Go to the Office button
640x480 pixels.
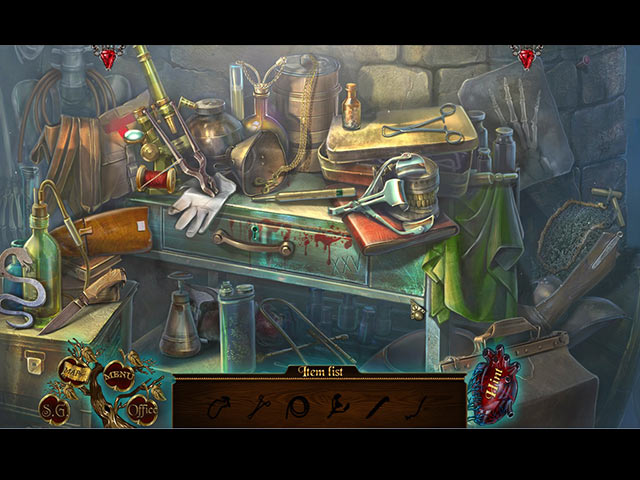[x=142, y=409]
